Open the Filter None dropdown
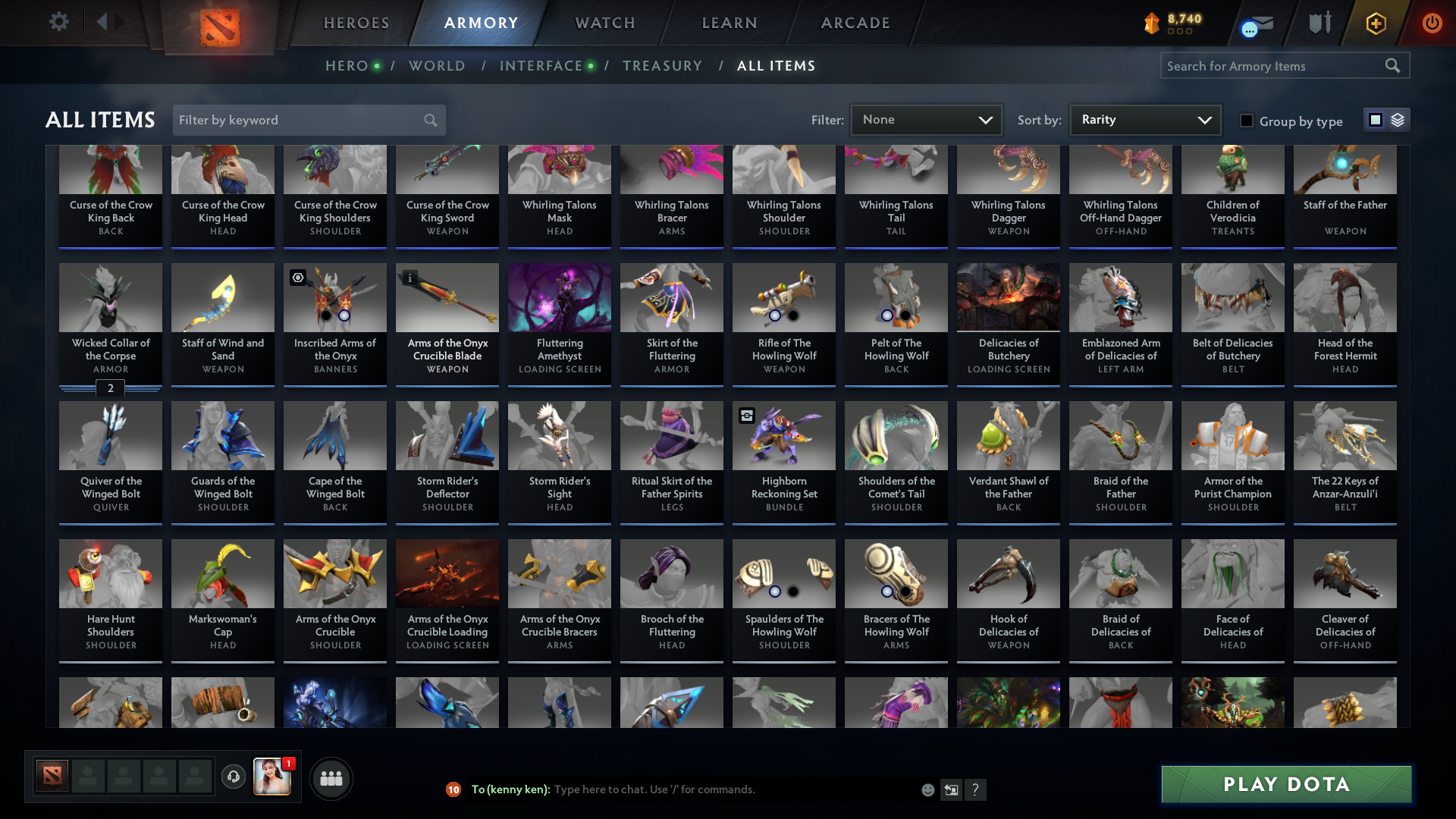Viewport: 1456px width, 819px height. coord(926,119)
